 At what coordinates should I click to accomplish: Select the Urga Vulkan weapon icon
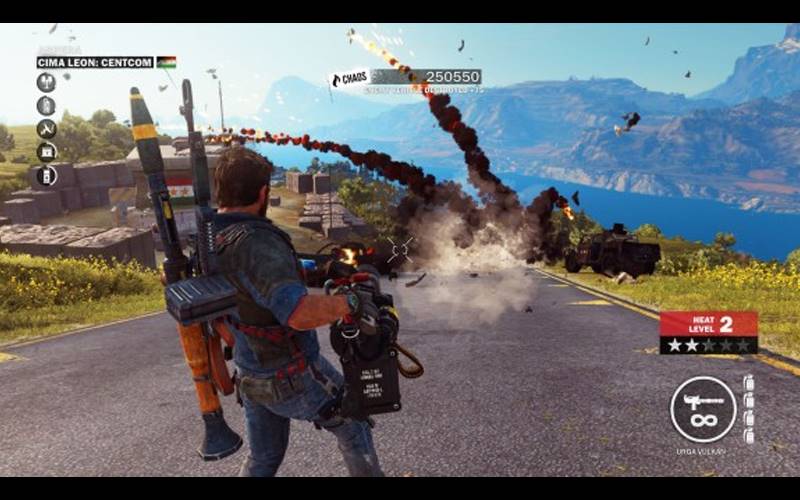pyautogui.click(x=703, y=409)
